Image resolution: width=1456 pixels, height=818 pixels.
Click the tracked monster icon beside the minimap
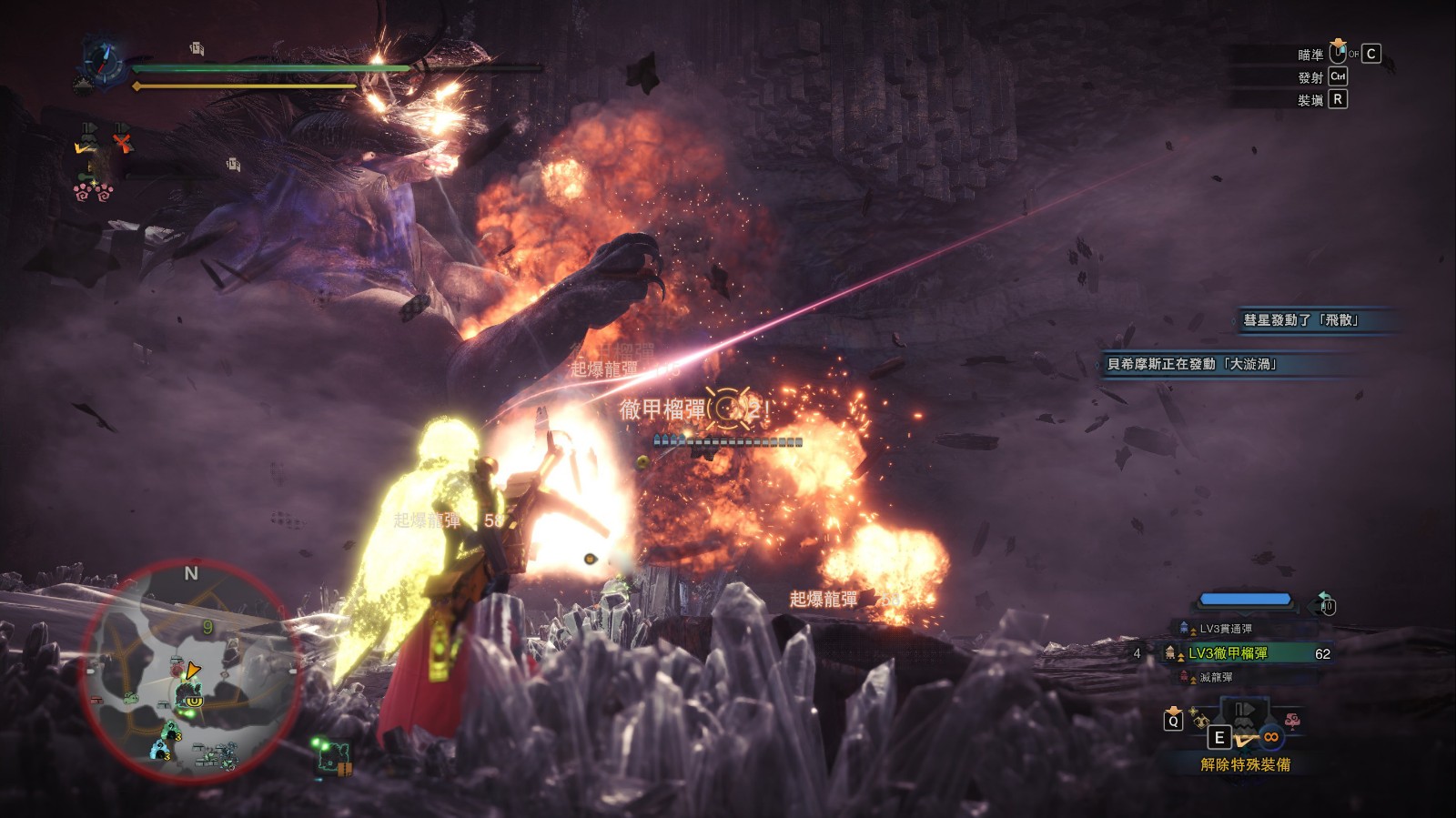click(335, 755)
